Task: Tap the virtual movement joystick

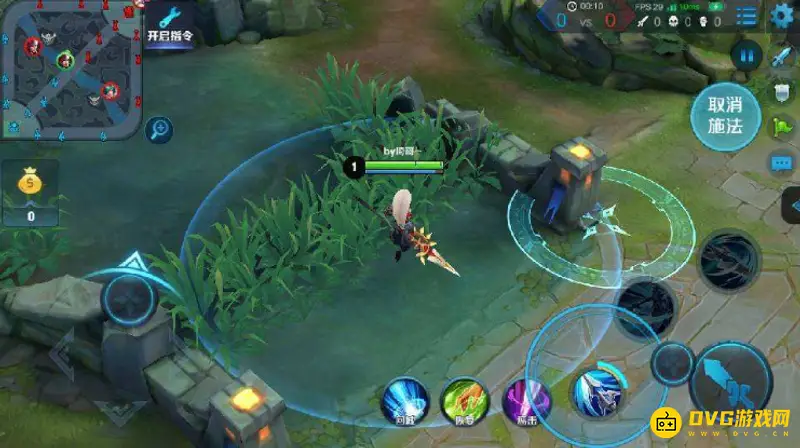Action: point(129,298)
